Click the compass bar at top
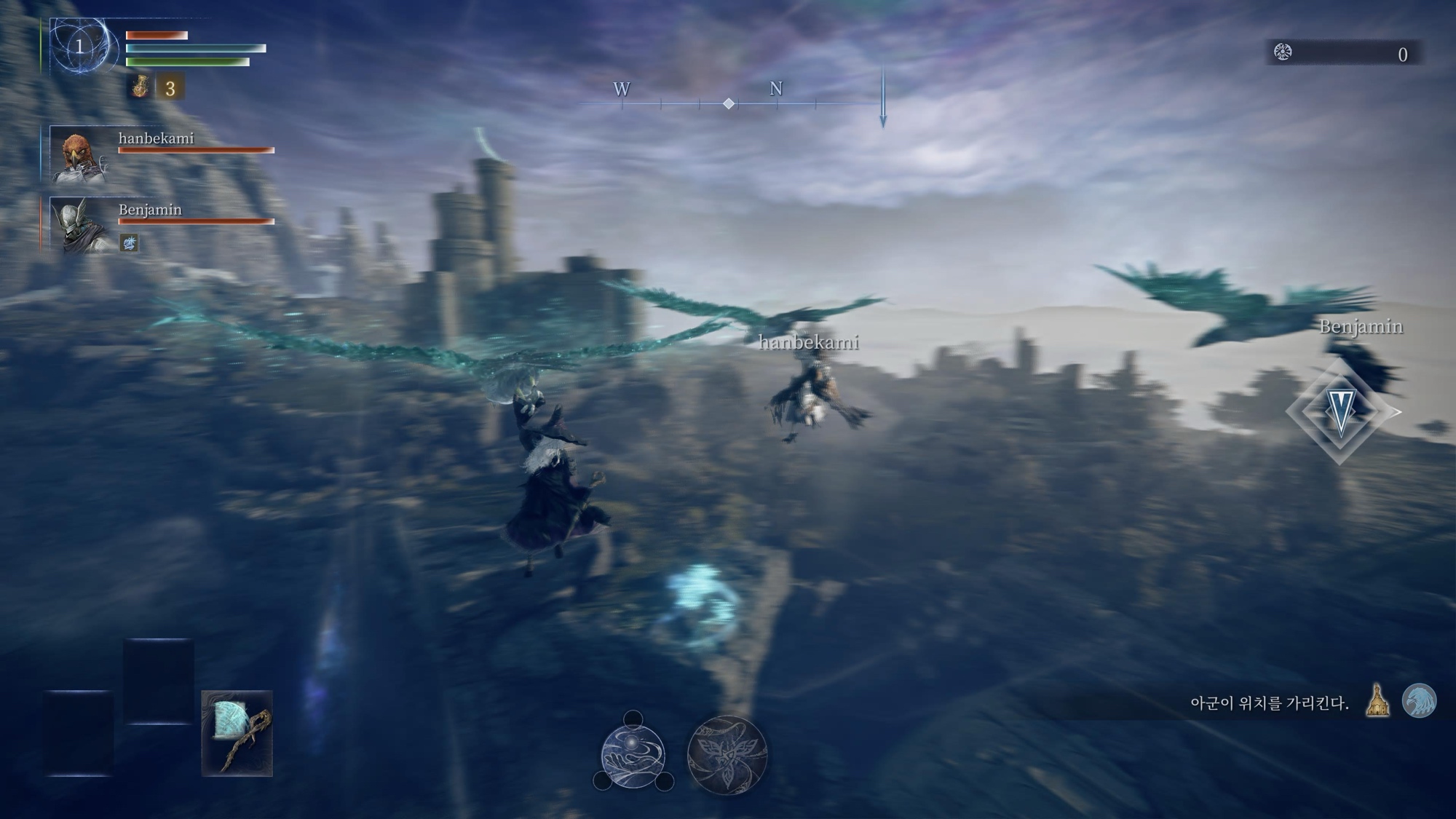The height and width of the screenshot is (819, 1456). [x=728, y=103]
